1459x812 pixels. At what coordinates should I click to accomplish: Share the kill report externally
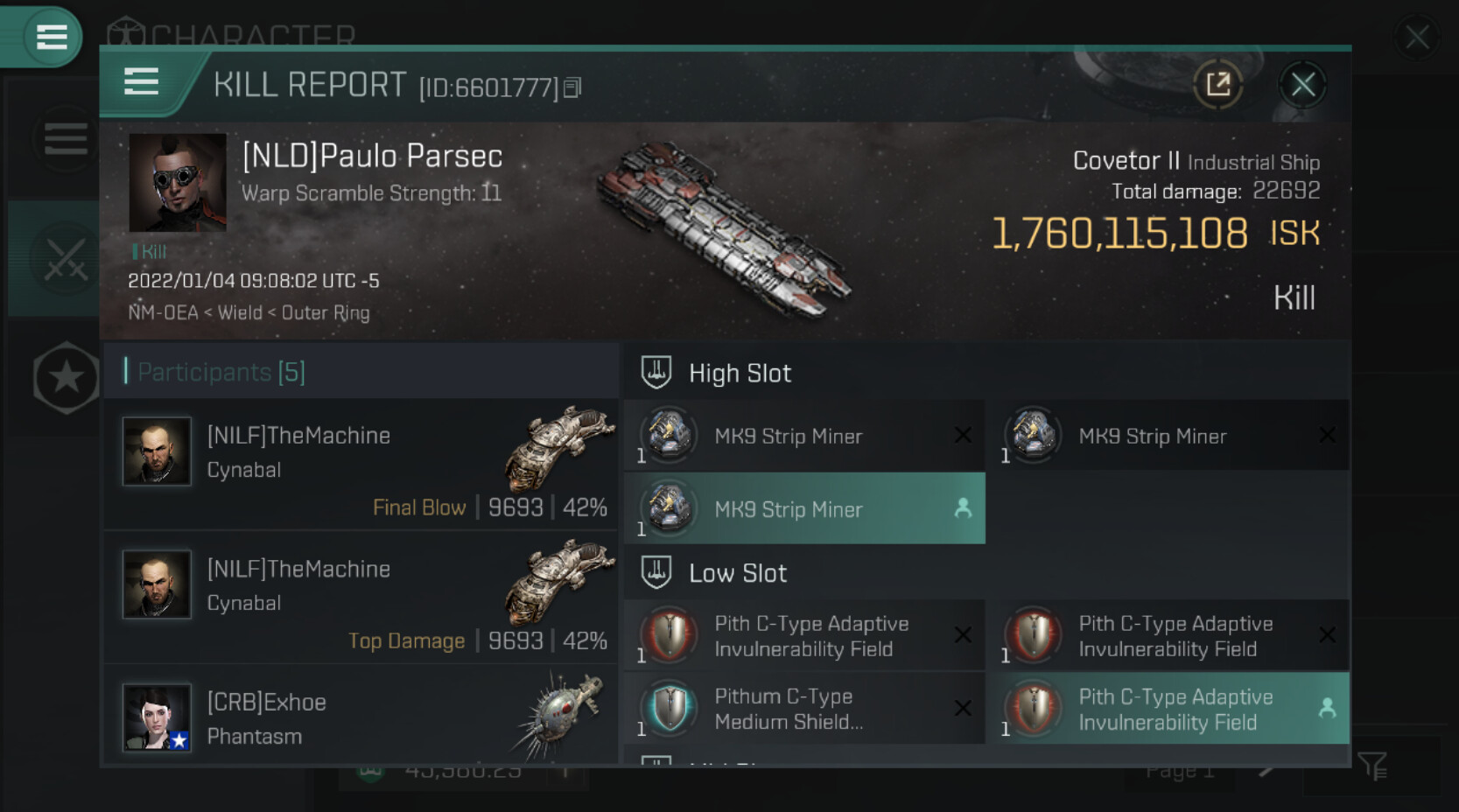coord(1217,85)
